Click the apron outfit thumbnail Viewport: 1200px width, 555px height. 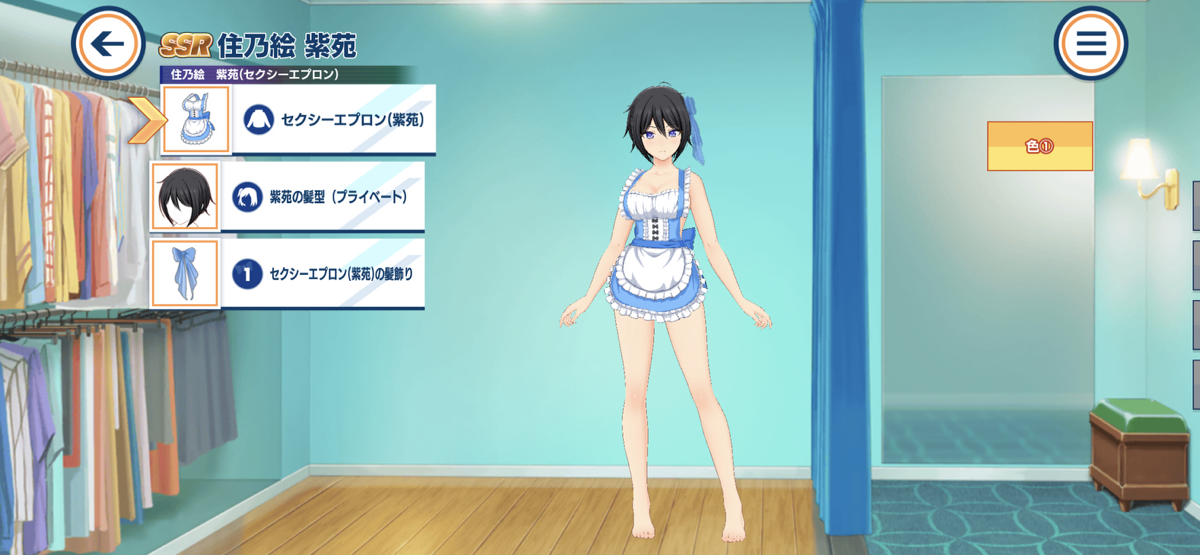pyautogui.click(x=196, y=120)
